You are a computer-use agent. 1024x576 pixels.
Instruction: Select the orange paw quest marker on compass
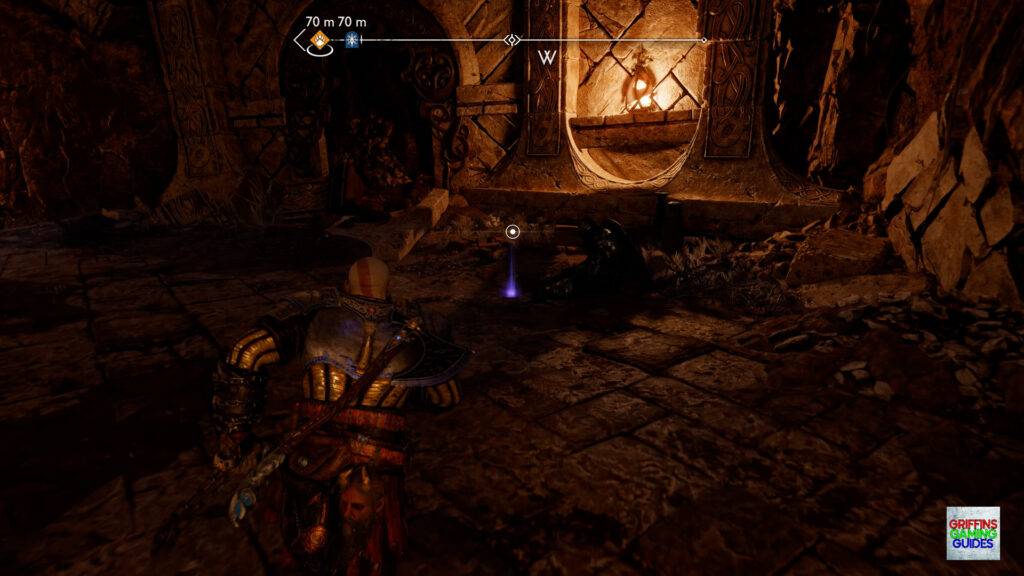[x=320, y=40]
